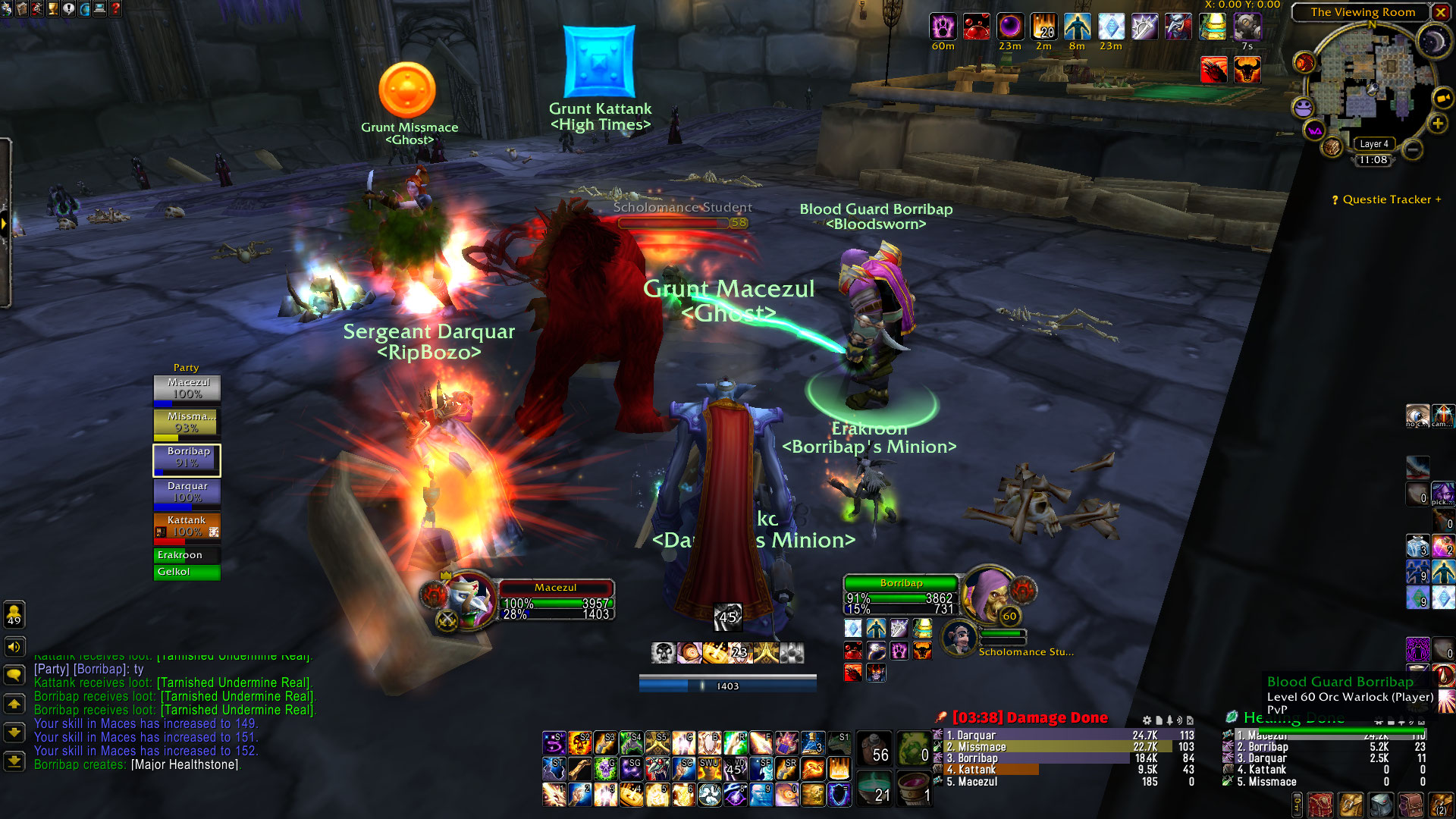Open the chat speech bubble menu
The image size is (1456, 819).
[x=14, y=675]
